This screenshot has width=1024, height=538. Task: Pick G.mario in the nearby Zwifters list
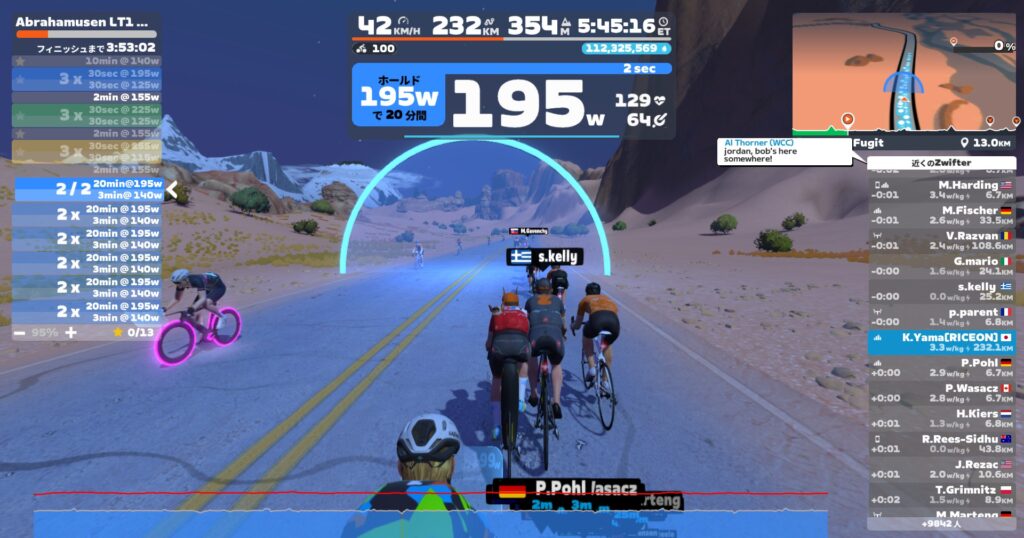pos(941,266)
